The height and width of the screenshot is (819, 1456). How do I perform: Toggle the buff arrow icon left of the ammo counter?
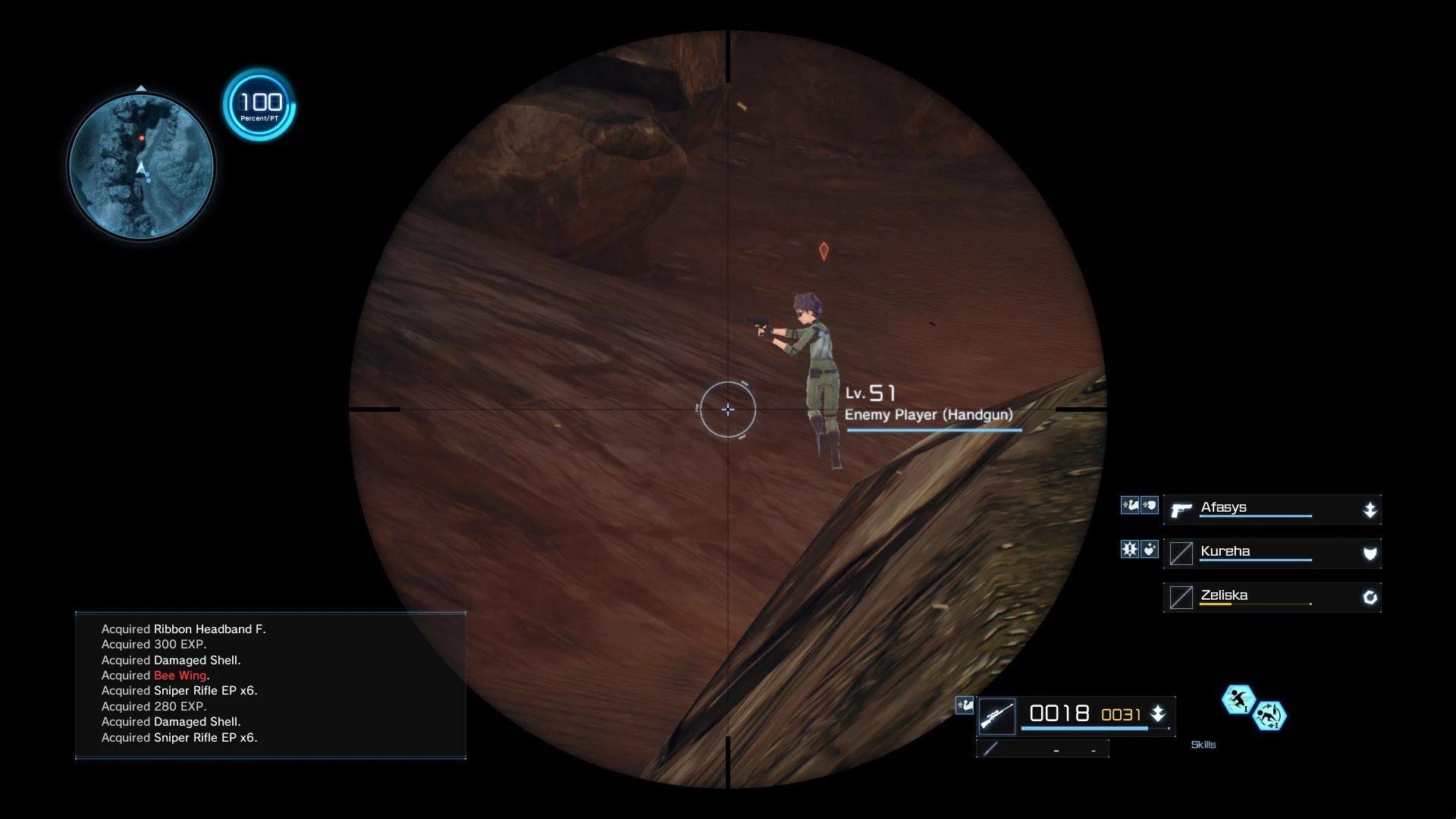point(965,705)
